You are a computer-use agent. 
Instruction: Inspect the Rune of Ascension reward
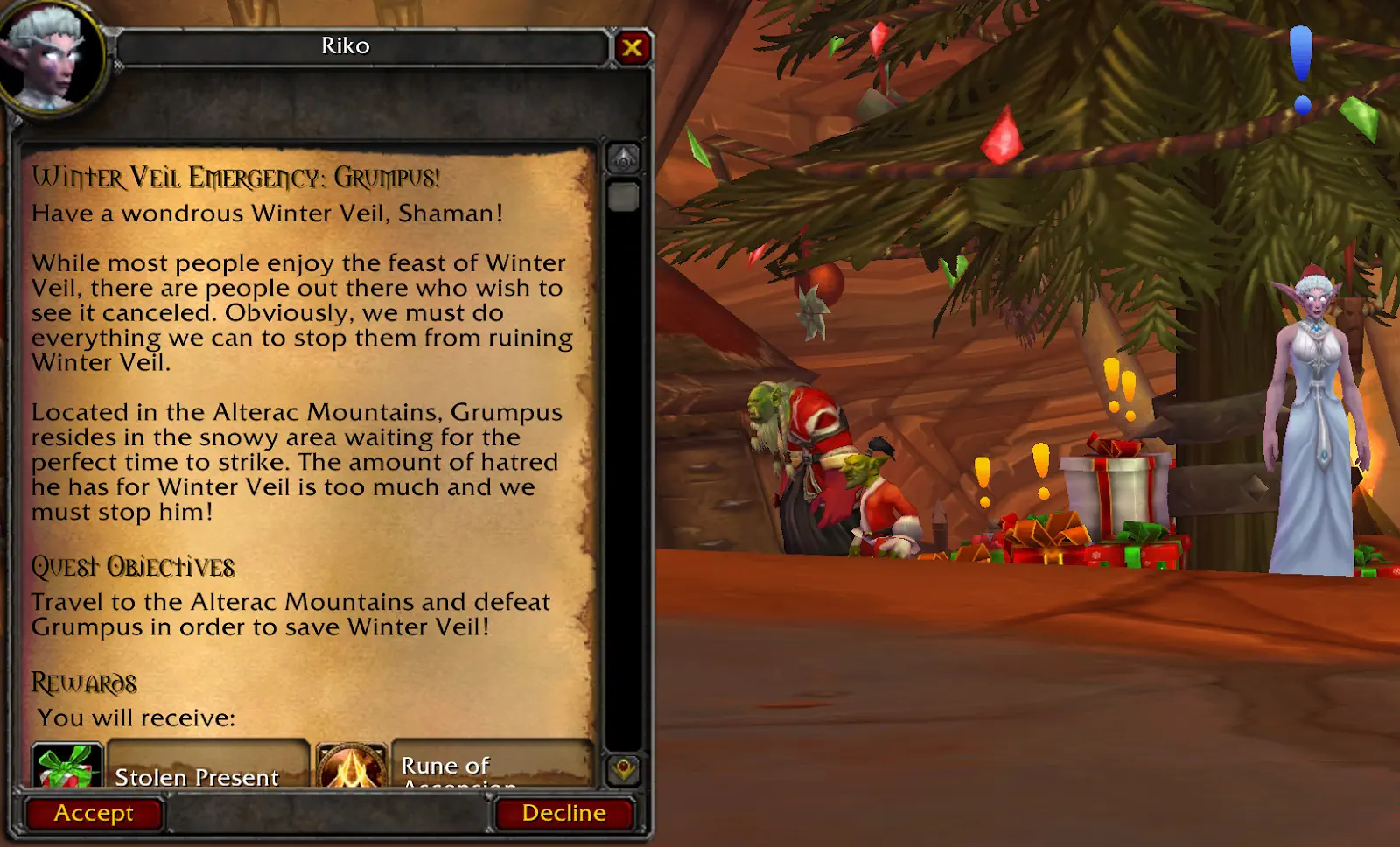(351, 766)
